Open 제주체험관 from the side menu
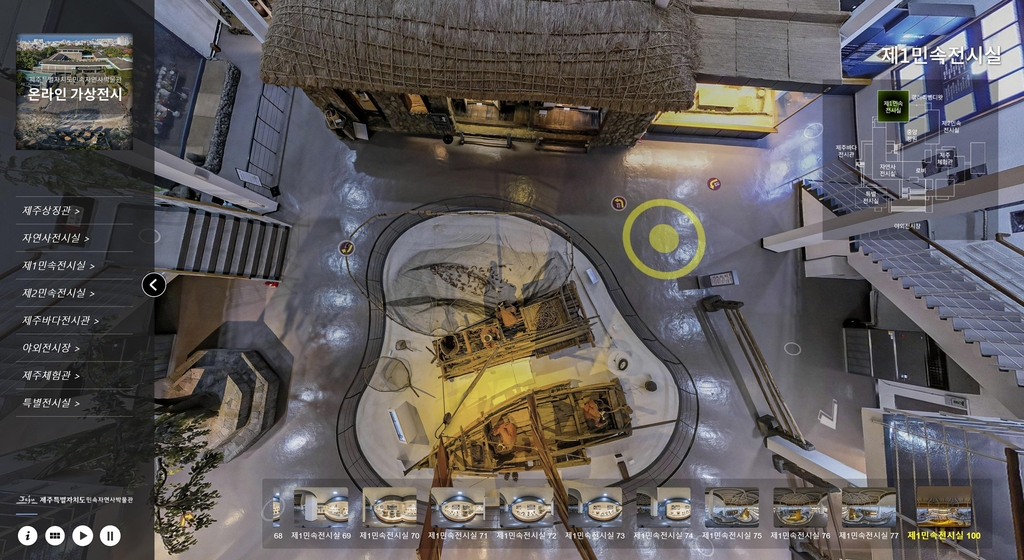 click(x=51, y=376)
